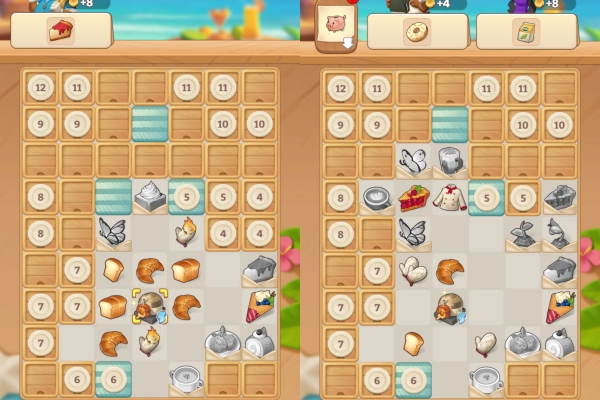
Task: Open the cake slice order card
Action: (x=61, y=31)
